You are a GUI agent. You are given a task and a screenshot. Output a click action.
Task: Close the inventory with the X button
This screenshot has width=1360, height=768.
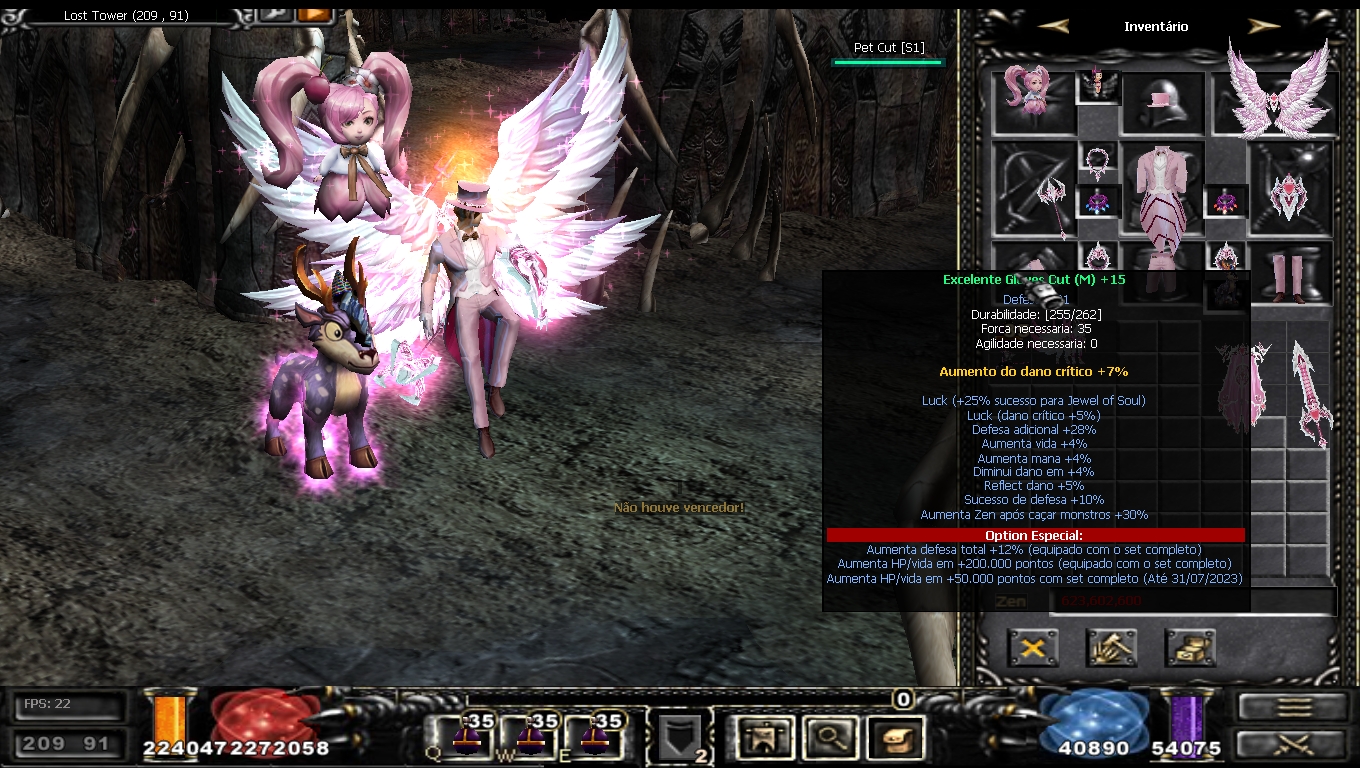click(x=1033, y=648)
